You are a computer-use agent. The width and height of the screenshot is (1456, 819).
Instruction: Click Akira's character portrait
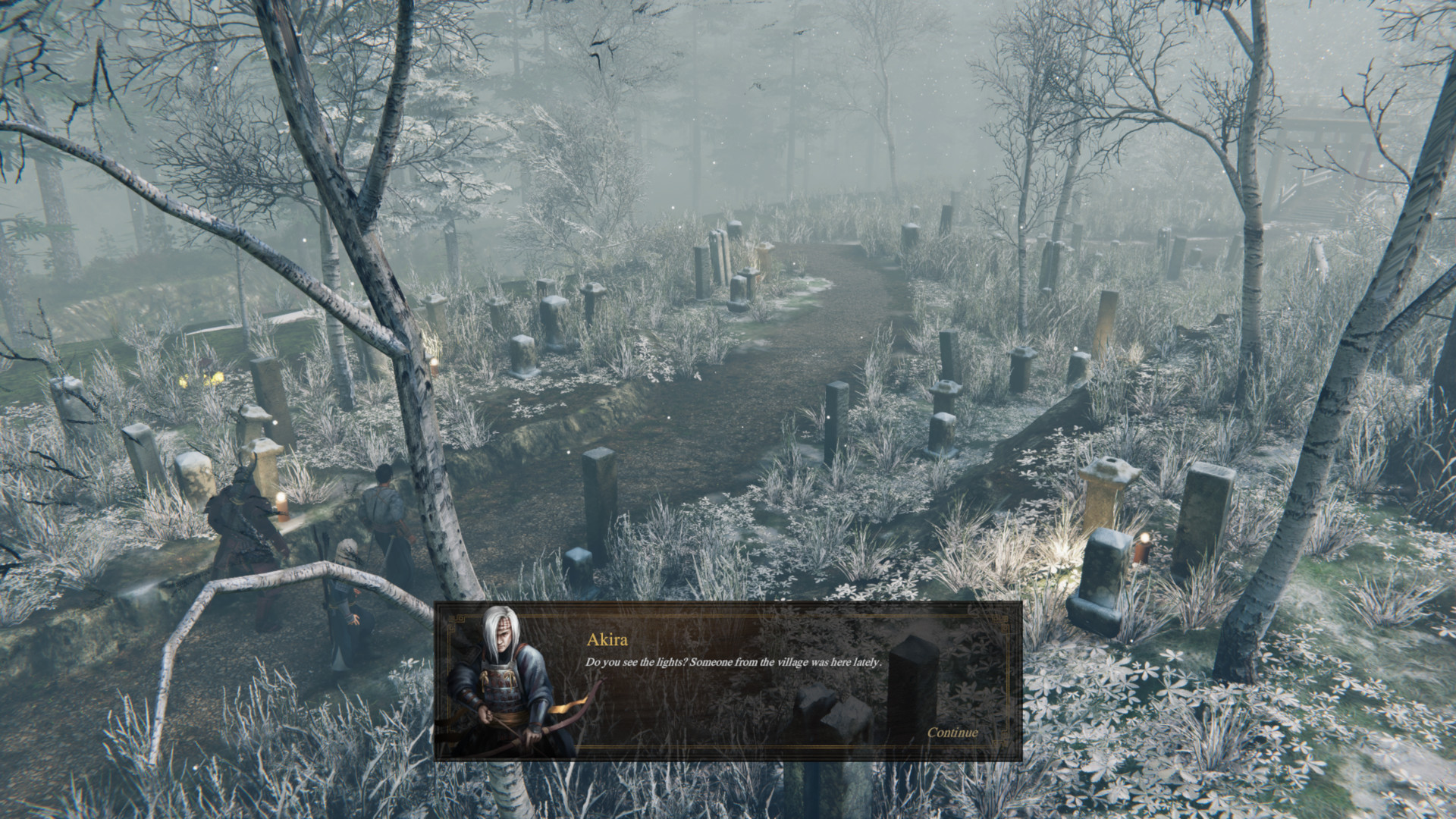pyautogui.click(x=504, y=675)
